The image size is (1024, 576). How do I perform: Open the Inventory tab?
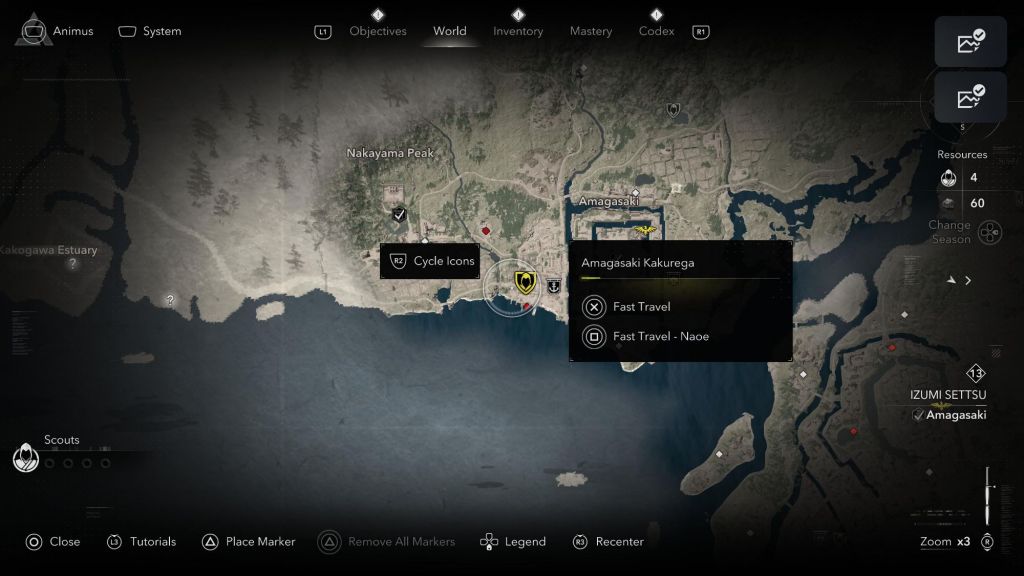pyautogui.click(x=518, y=31)
